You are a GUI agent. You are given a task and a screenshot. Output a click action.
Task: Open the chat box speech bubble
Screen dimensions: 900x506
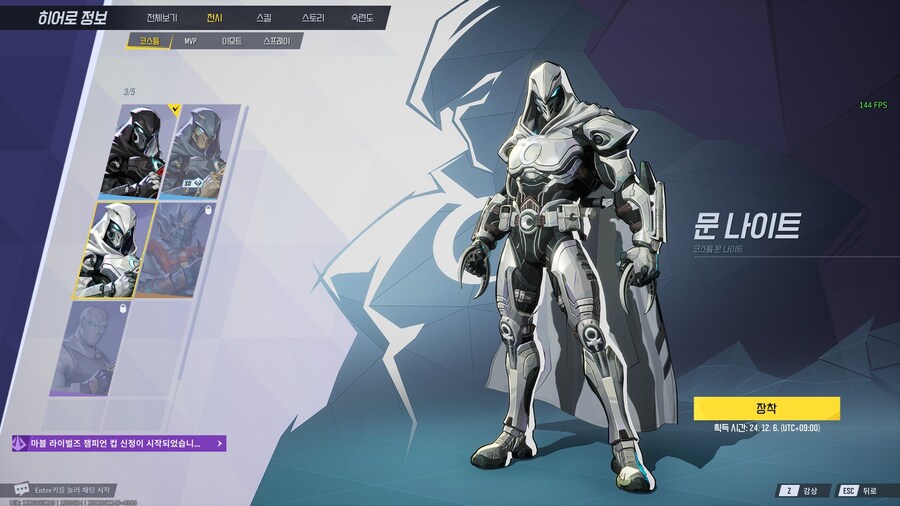point(21,490)
